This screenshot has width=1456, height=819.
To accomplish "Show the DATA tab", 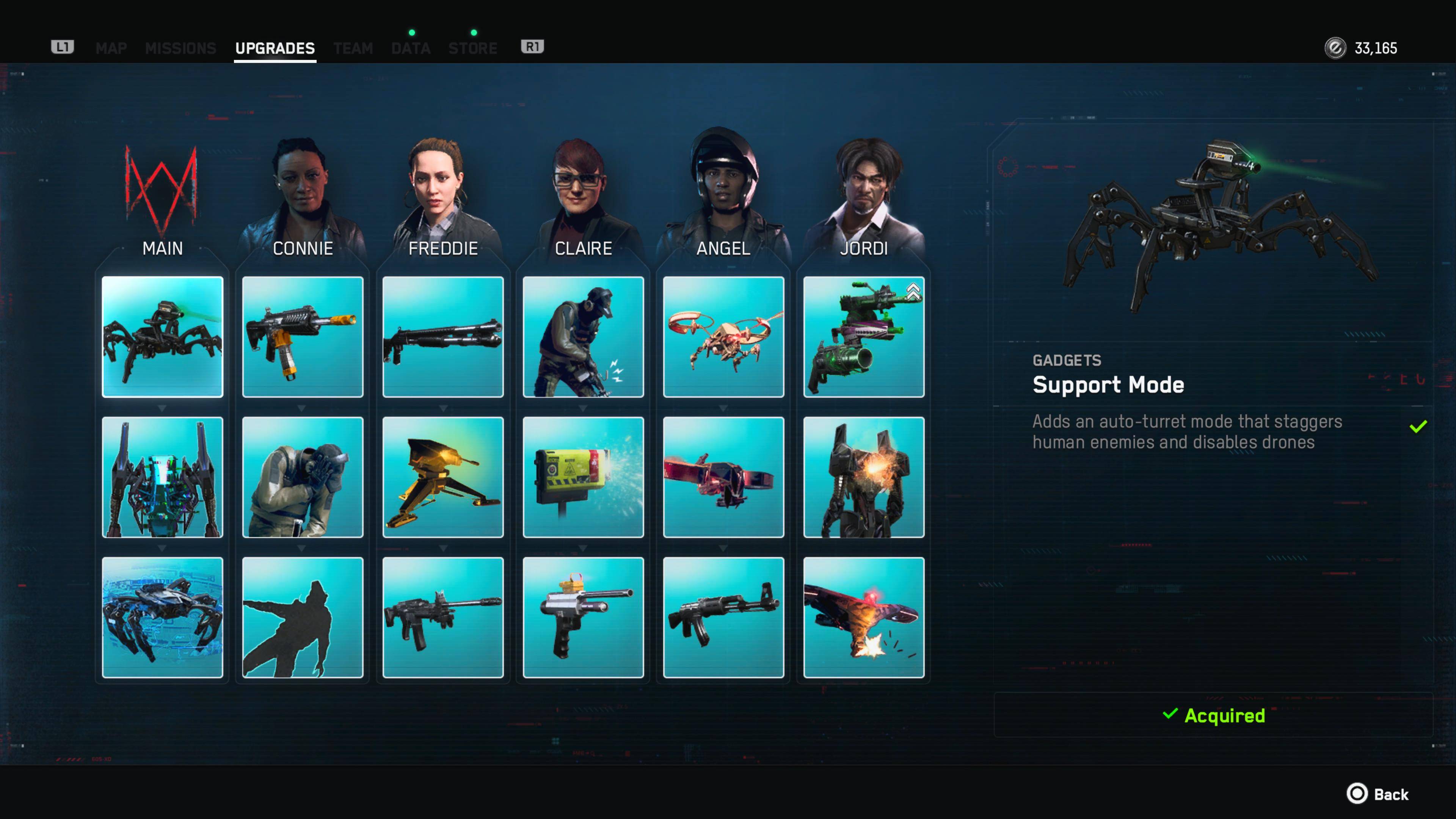I will click(411, 48).
